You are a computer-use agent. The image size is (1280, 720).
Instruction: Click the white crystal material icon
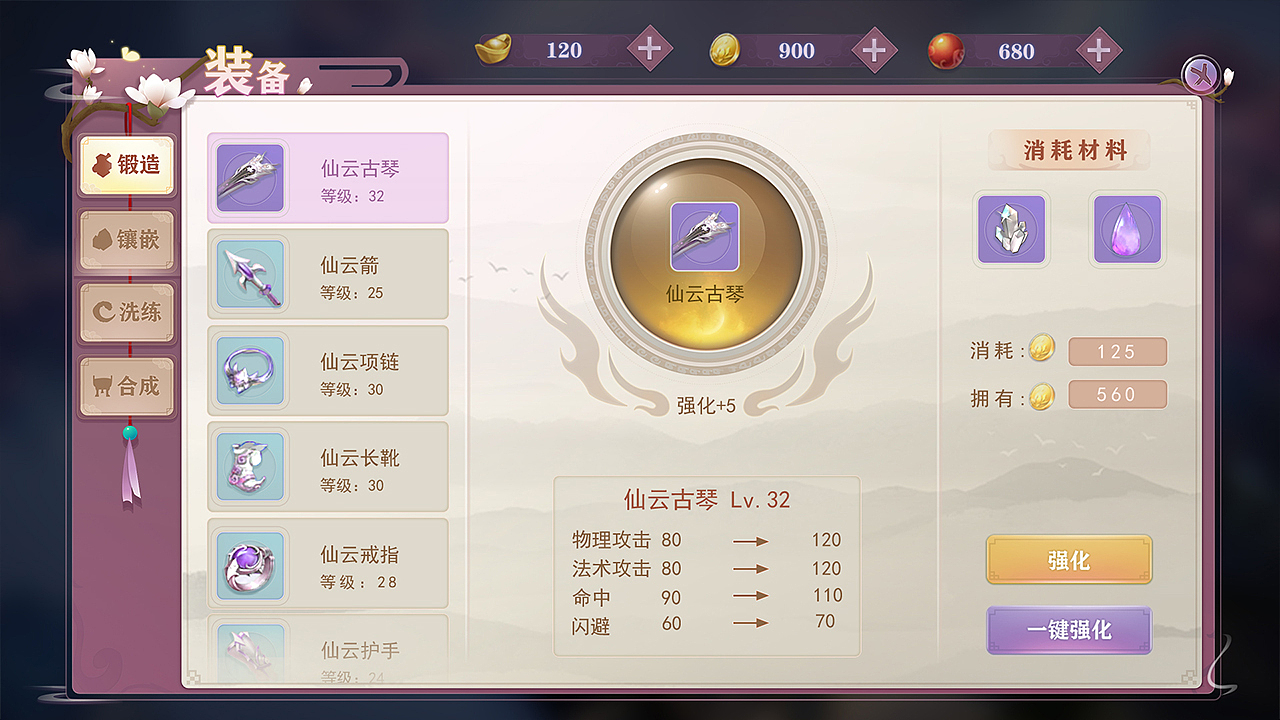click(x=1011, y=230)
